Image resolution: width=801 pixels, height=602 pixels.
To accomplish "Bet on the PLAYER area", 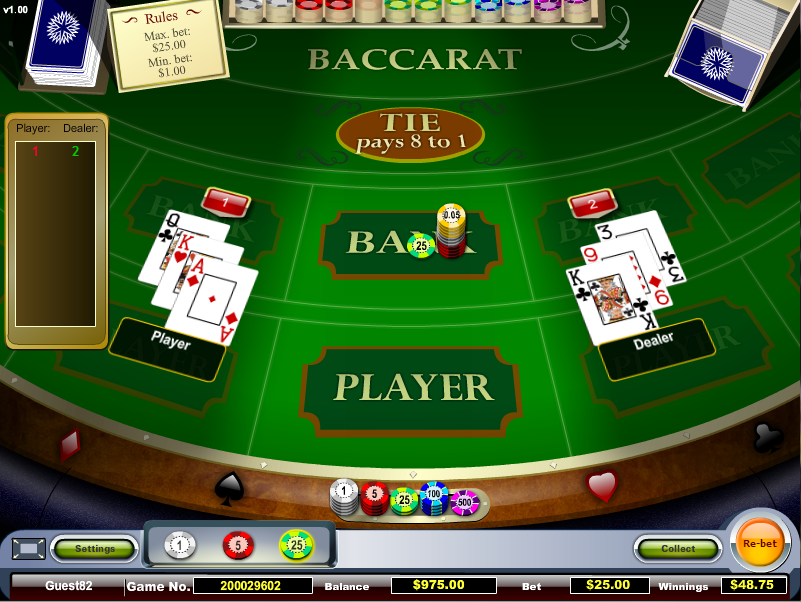I will click(412, 388).
